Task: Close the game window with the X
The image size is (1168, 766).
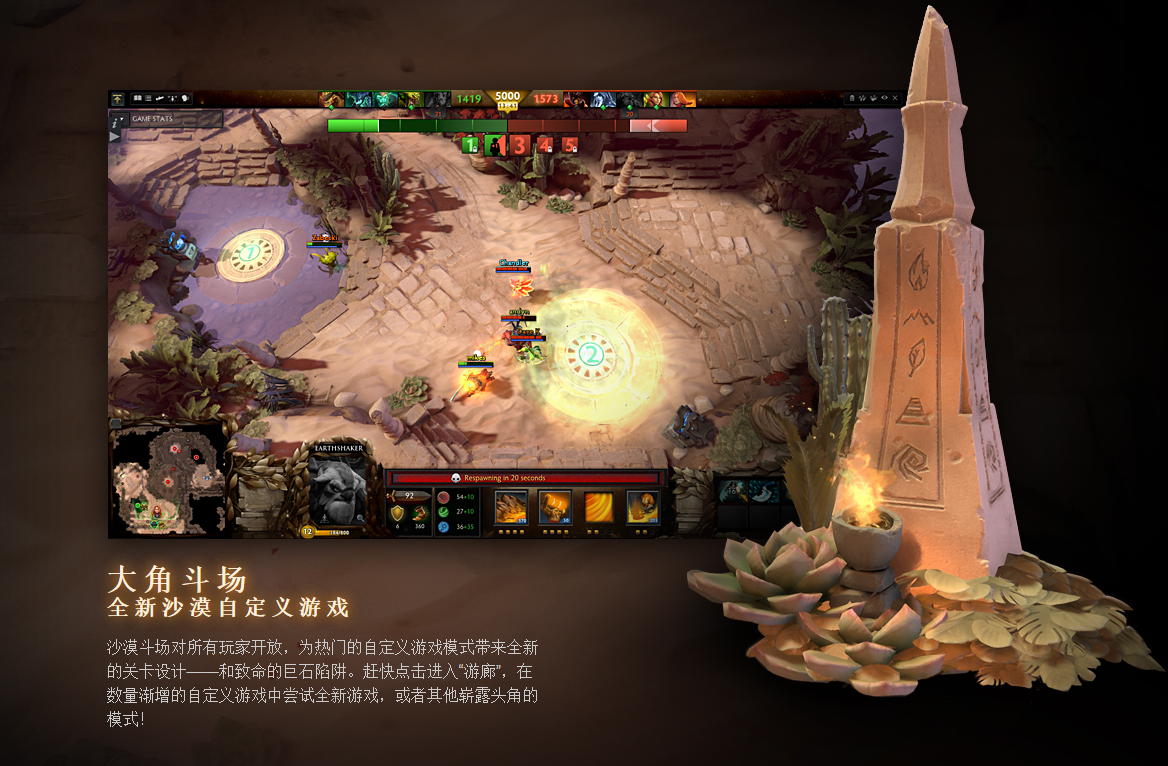Action: tap(895, 98)
